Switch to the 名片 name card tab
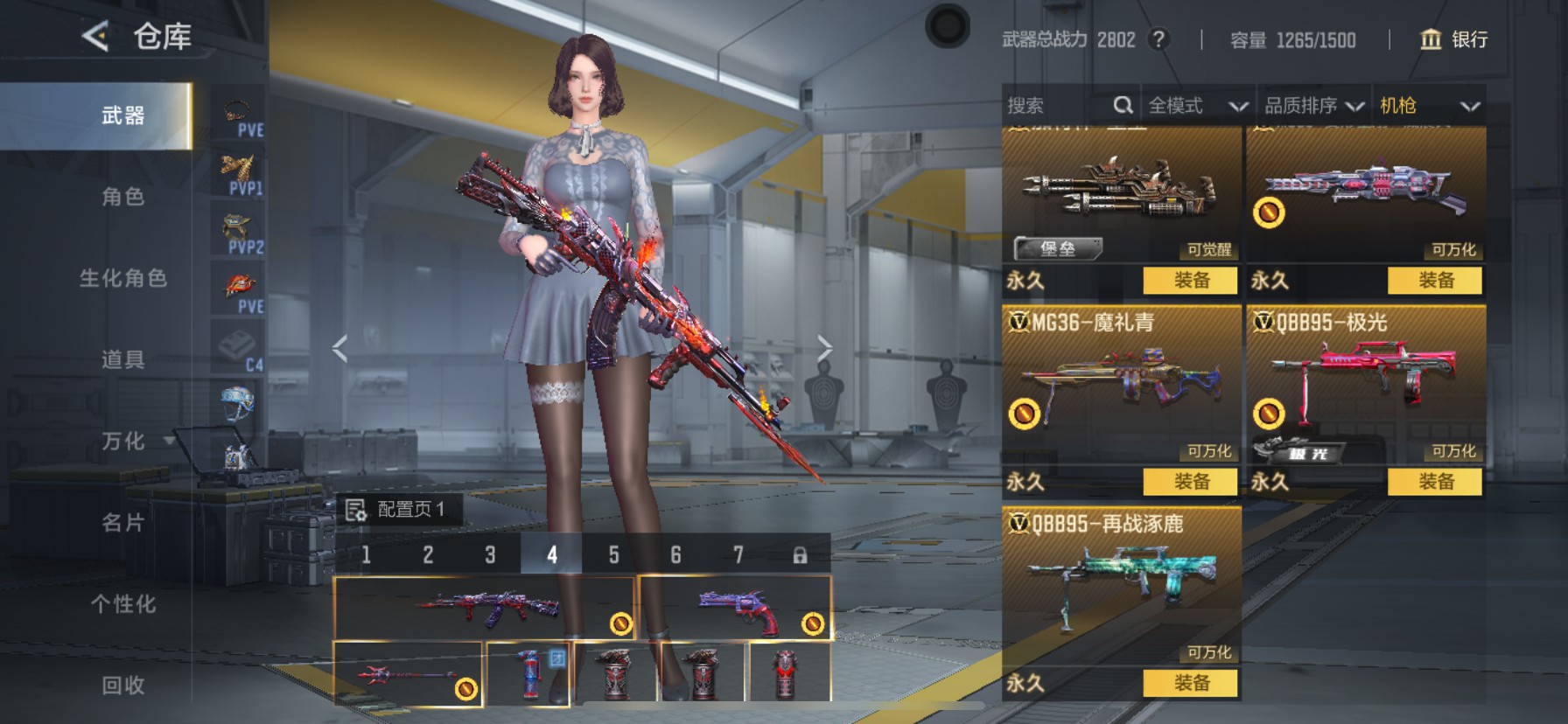 click(x=122, y=523)
